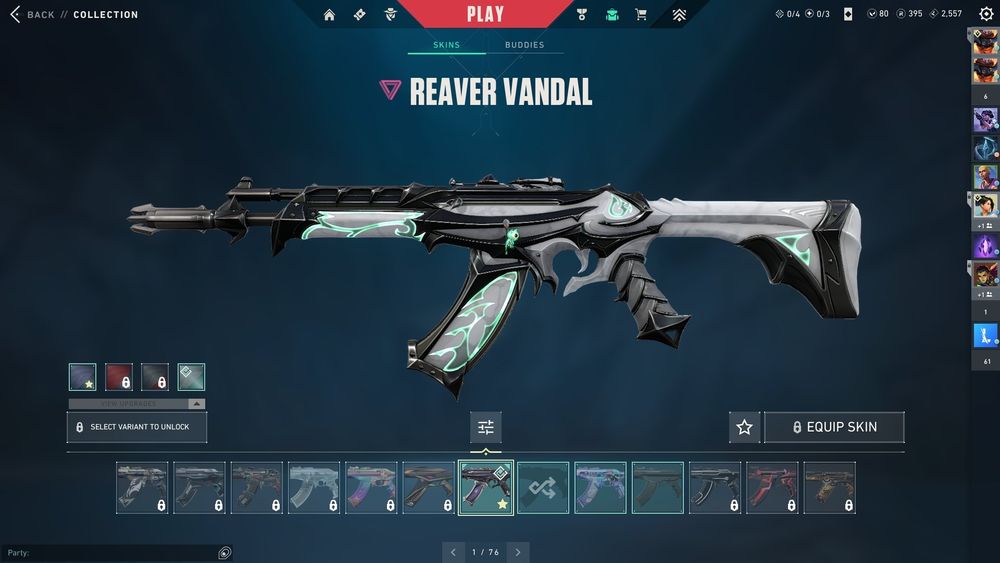Image resolution: width=1000 pixels, height=563 pixels.
Task: Switch to the Skins tab
Action: tap(446, 45)
